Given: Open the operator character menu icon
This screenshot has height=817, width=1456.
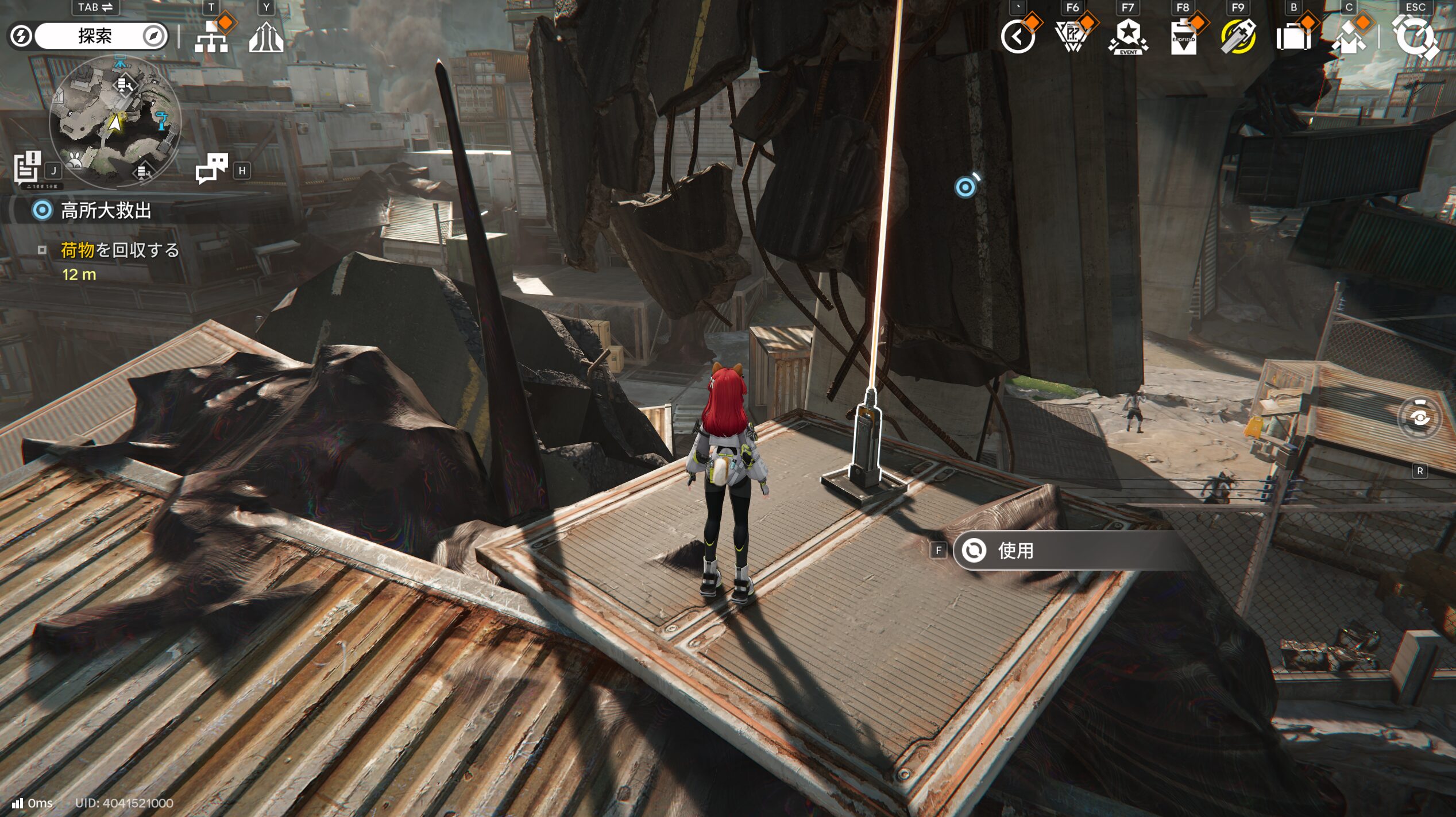Looking at the screenshot, I should pyautogui.click(x=1349, y=38).
